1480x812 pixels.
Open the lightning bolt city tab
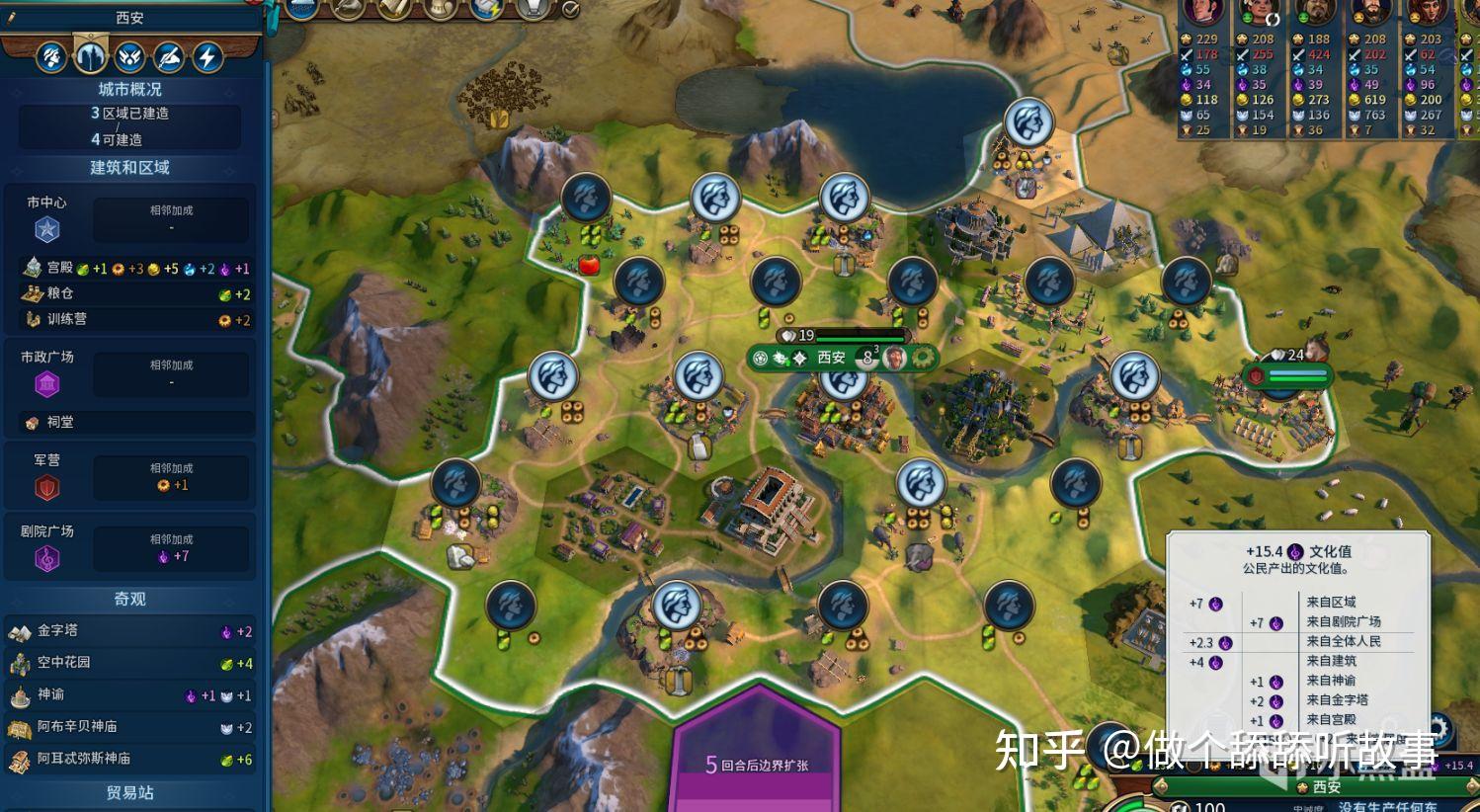207,56
